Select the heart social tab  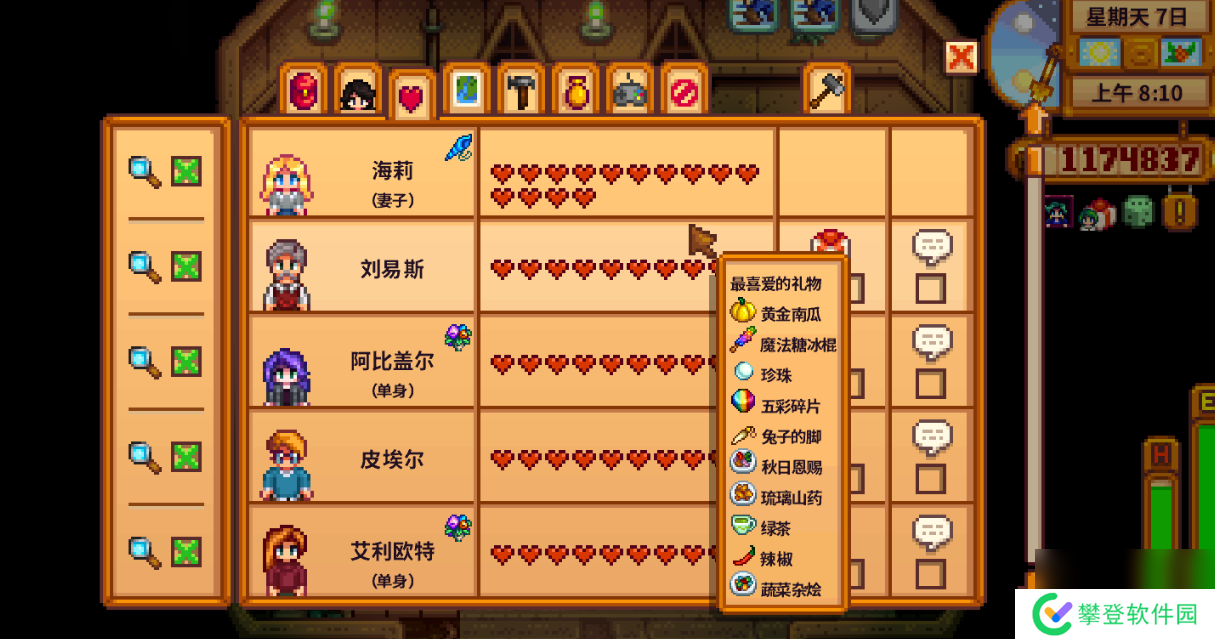412,97
